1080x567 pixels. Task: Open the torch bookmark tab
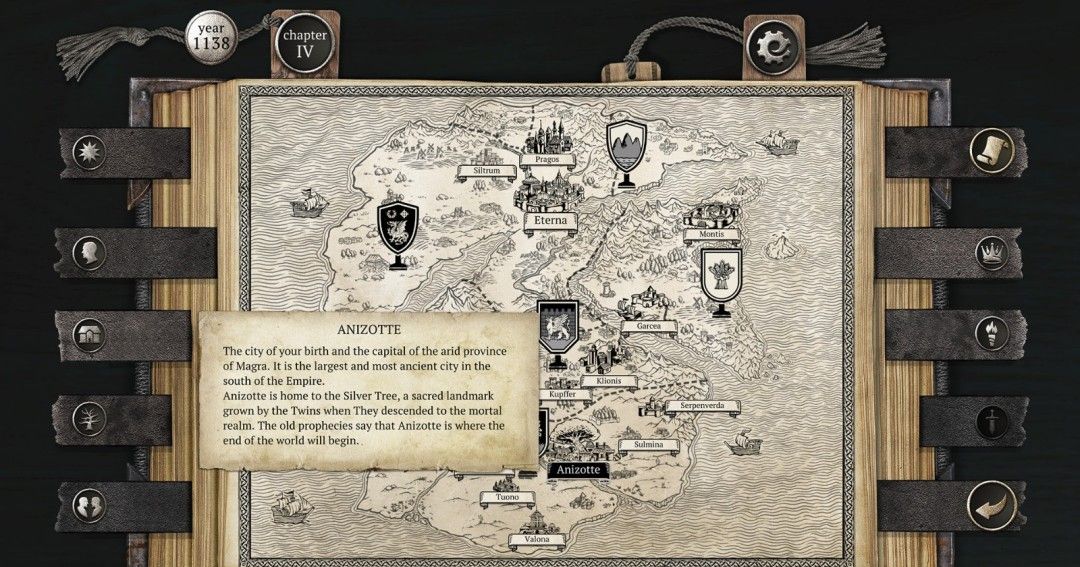click(x=991, y=333)
